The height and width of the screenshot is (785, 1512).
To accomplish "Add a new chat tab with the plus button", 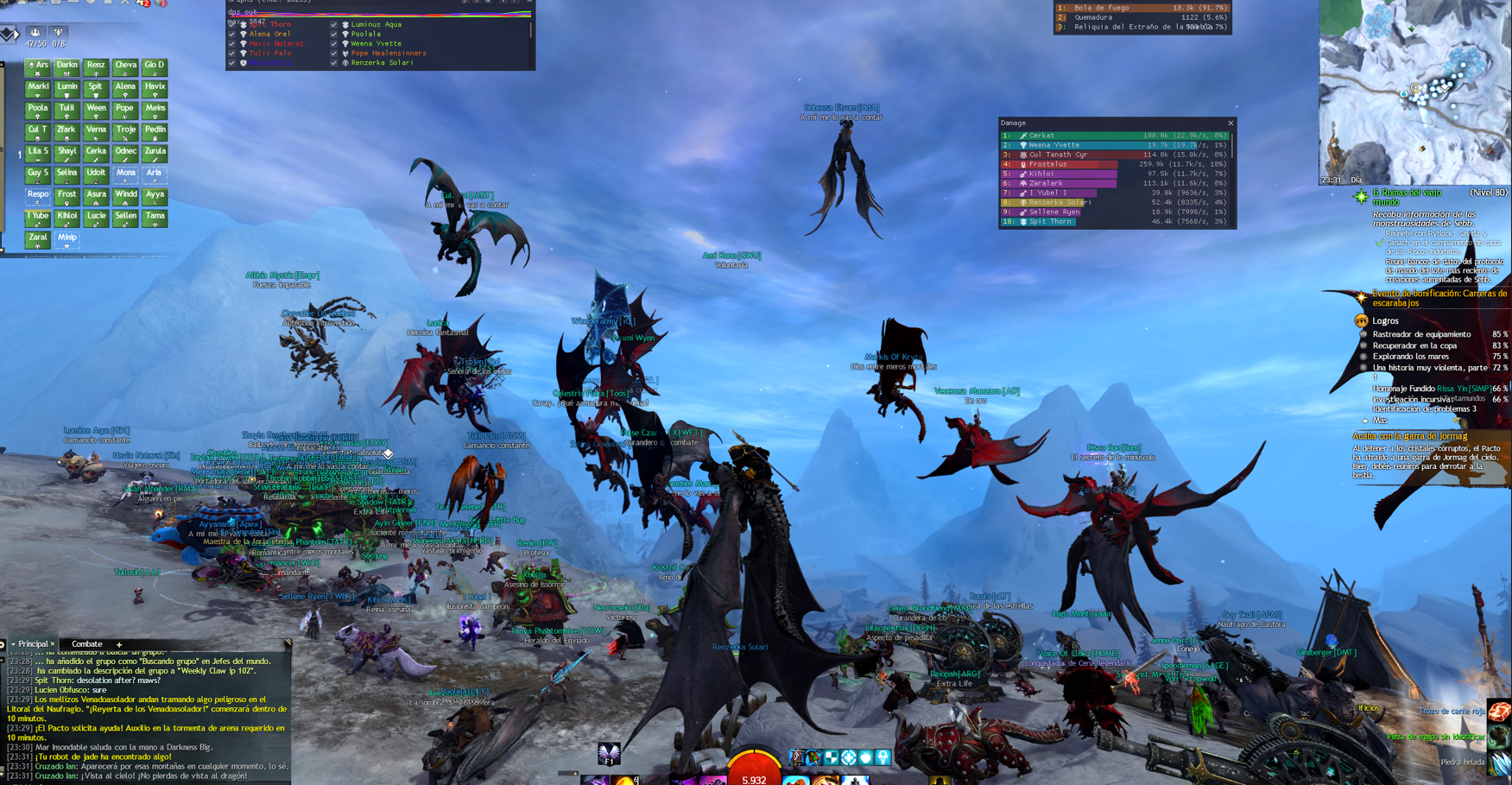I will (x=119, y=644).
